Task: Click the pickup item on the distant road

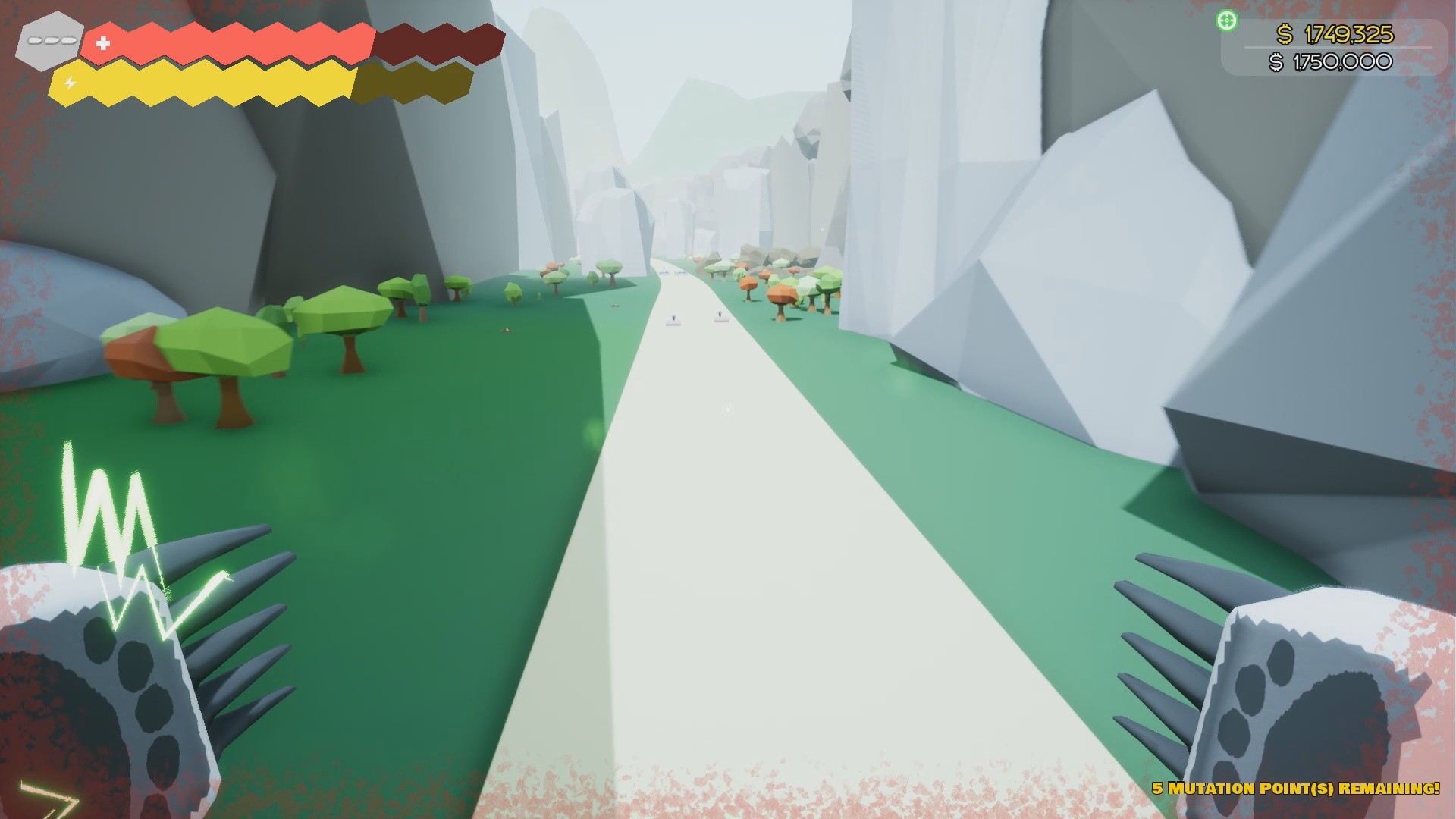Action: point(673,322)
